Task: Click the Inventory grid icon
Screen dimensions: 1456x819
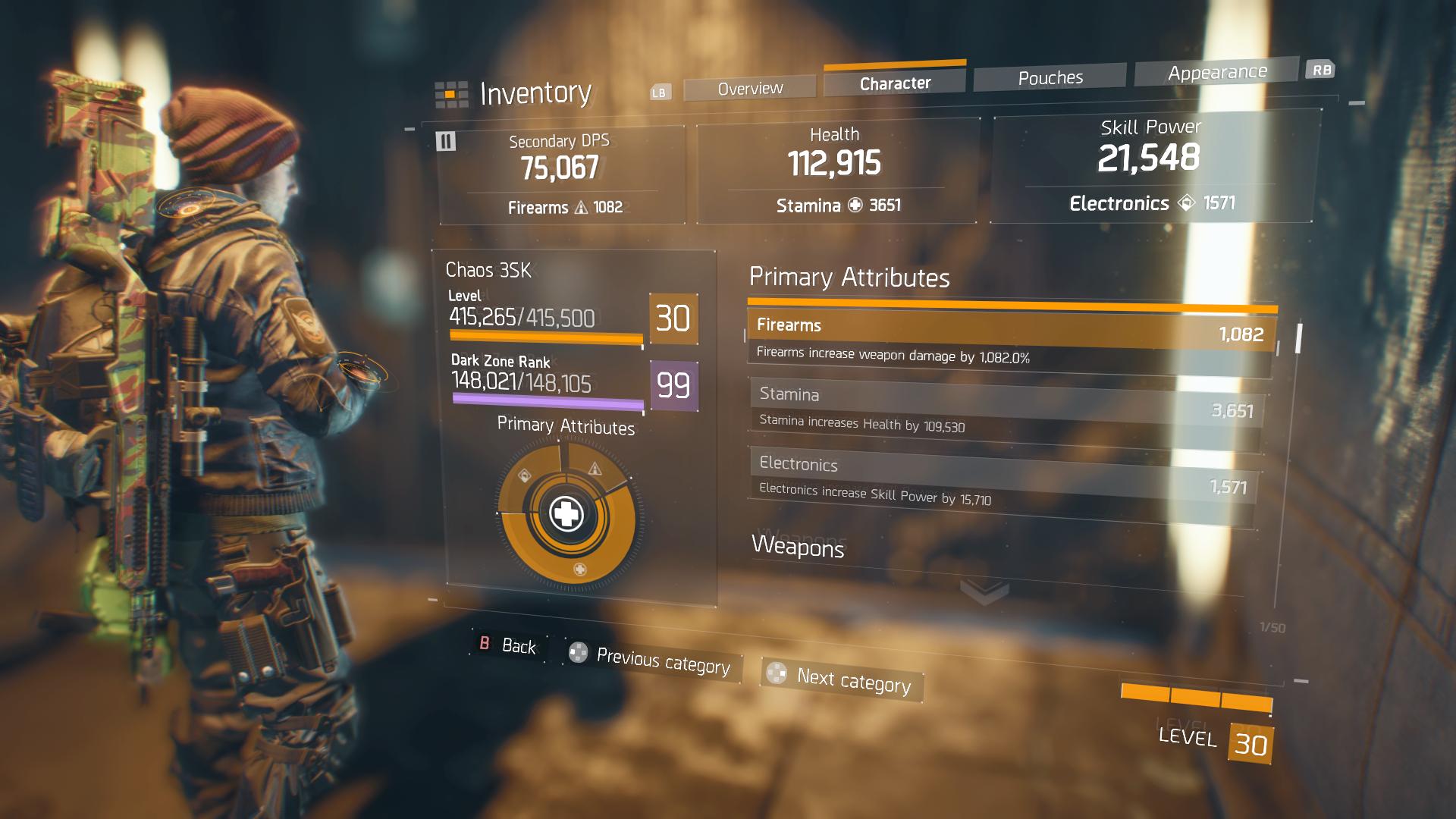Action: (450, 94)
